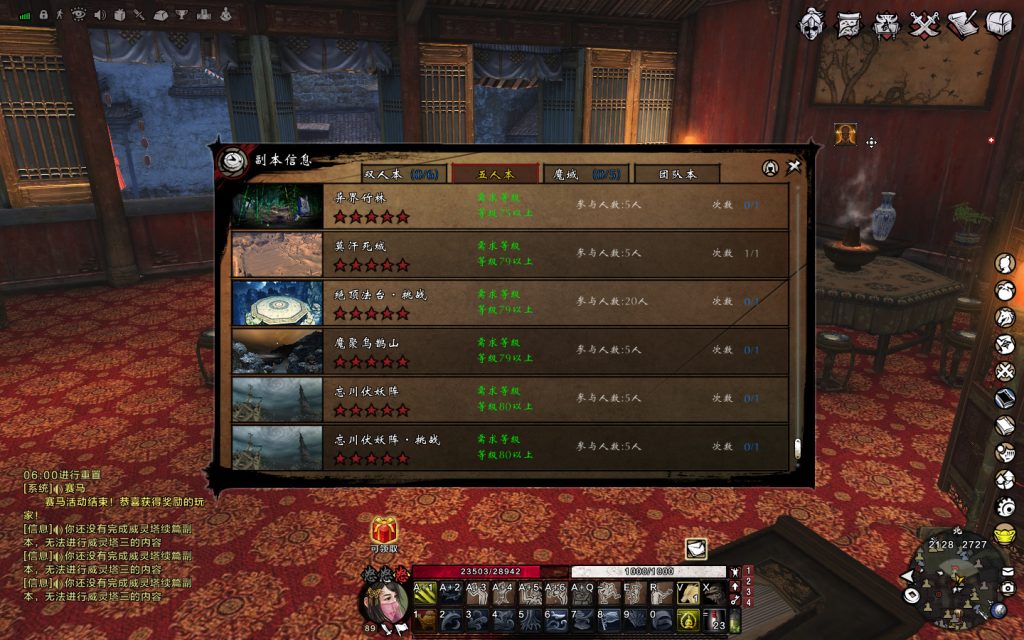The height and width of the screenshot is (640, 1024).
Task: Switch to the 双人本 dungeon tab
Action: (400, 174)
